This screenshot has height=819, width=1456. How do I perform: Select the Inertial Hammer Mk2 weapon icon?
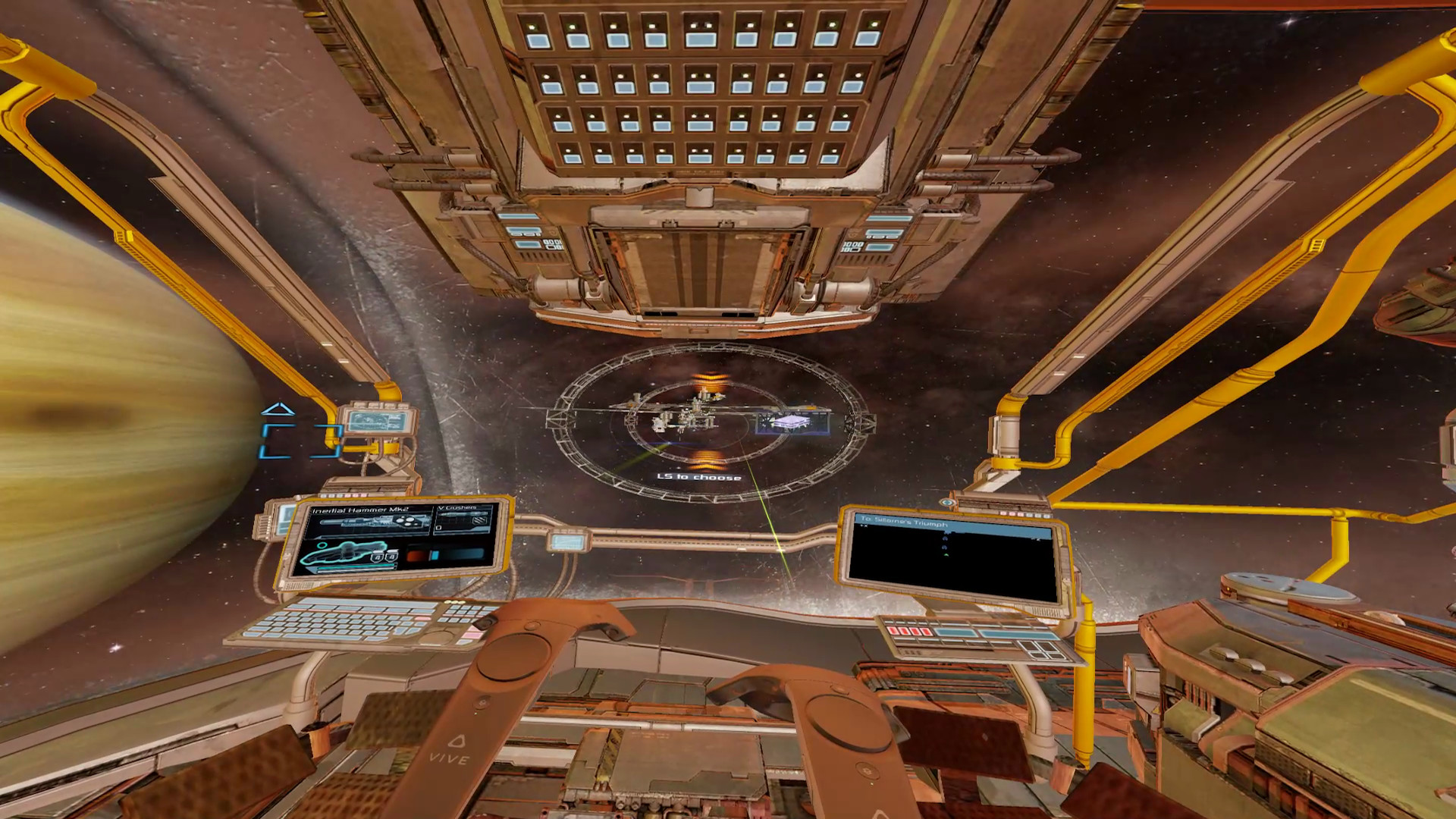pyautogui.click(x=372, y=522)
